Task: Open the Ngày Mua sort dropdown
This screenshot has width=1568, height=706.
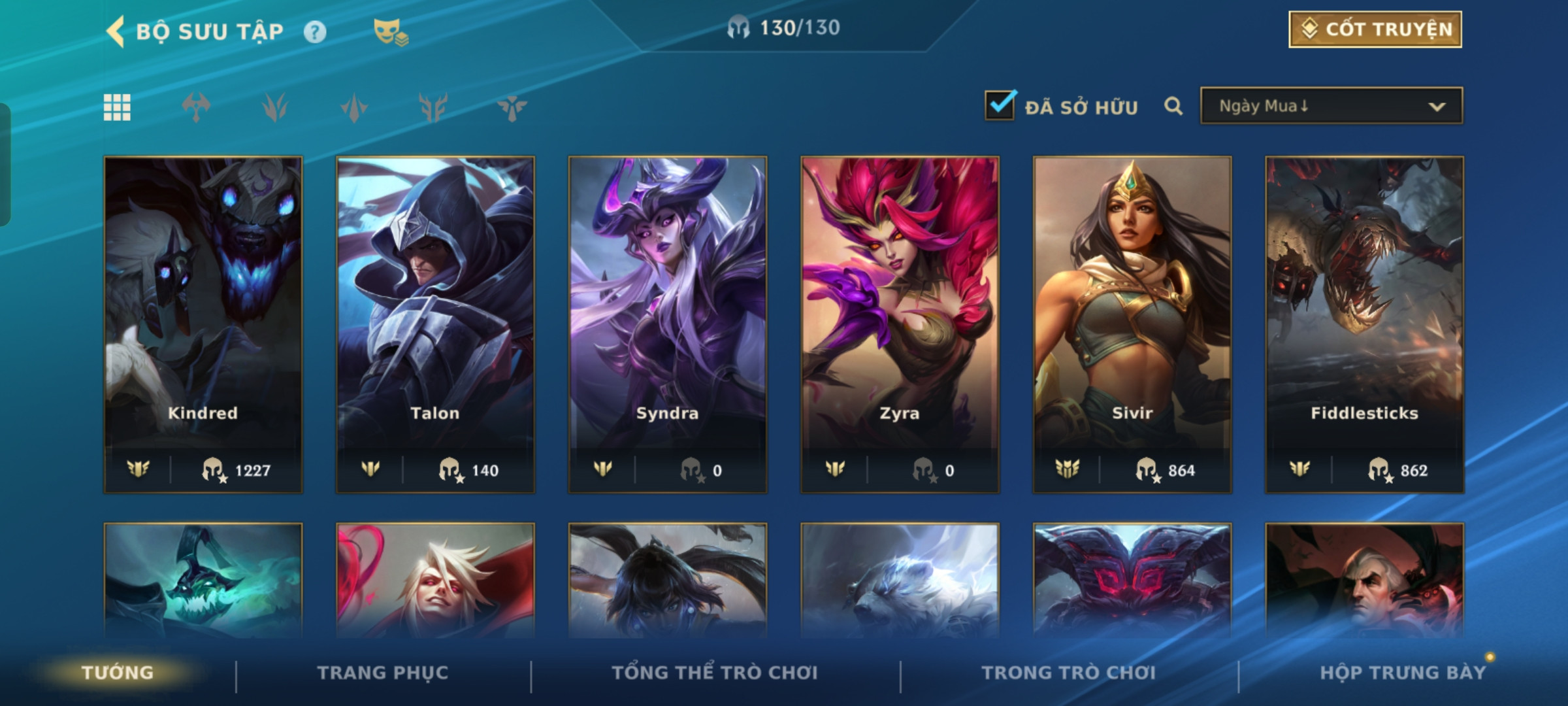Action: point(1331,106)
